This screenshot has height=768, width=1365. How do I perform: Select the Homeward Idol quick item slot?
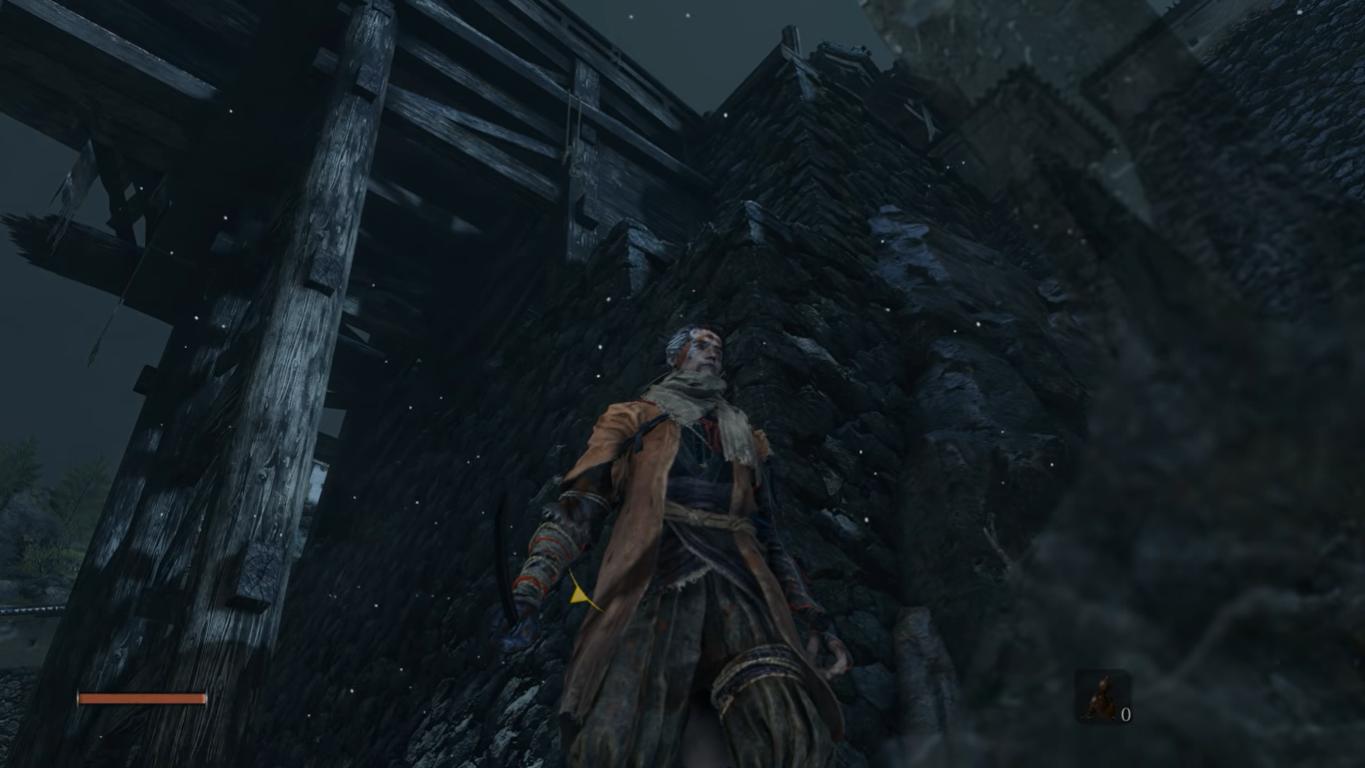point(1103,697)
